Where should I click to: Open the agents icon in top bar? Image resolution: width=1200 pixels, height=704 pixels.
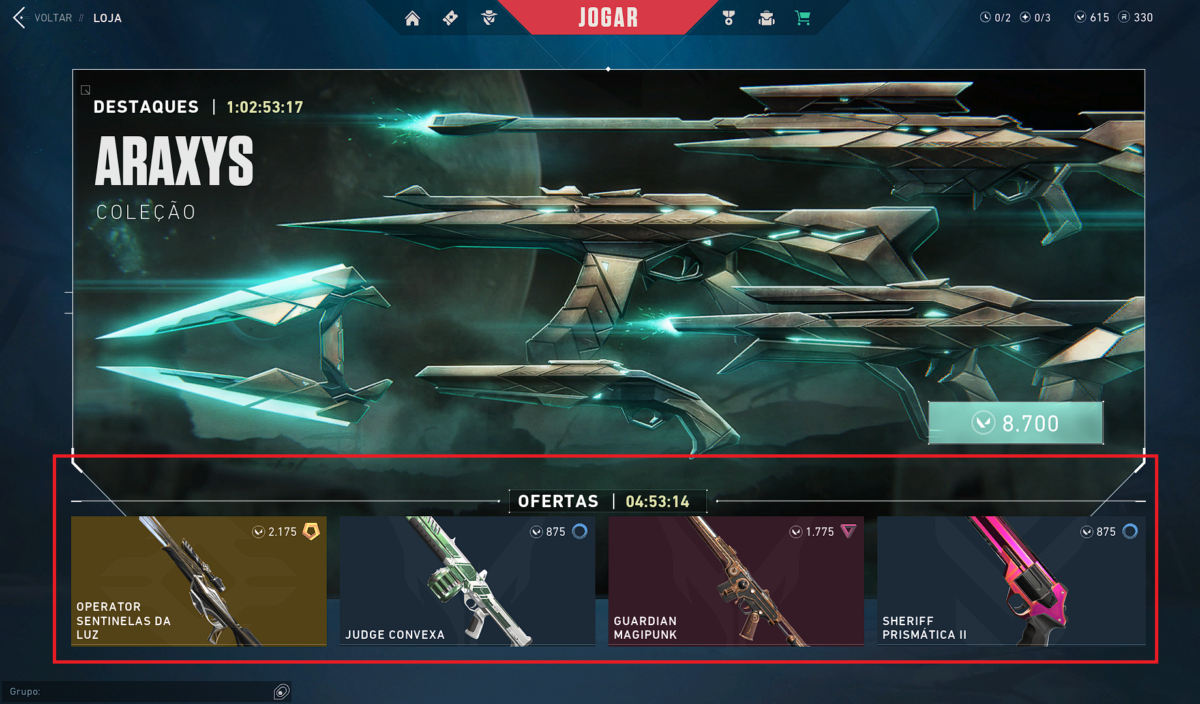pos(488,18)
